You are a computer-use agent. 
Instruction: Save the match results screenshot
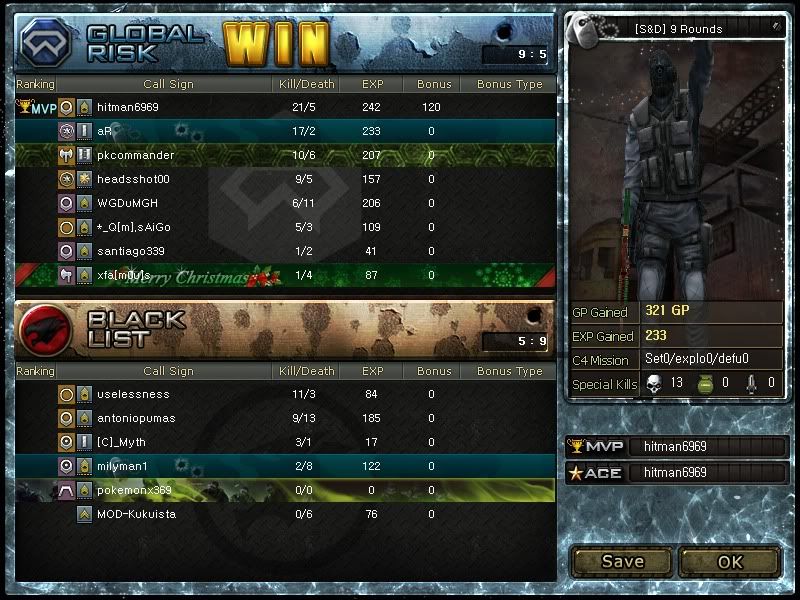pyautogui.click(x=621, y=561)
